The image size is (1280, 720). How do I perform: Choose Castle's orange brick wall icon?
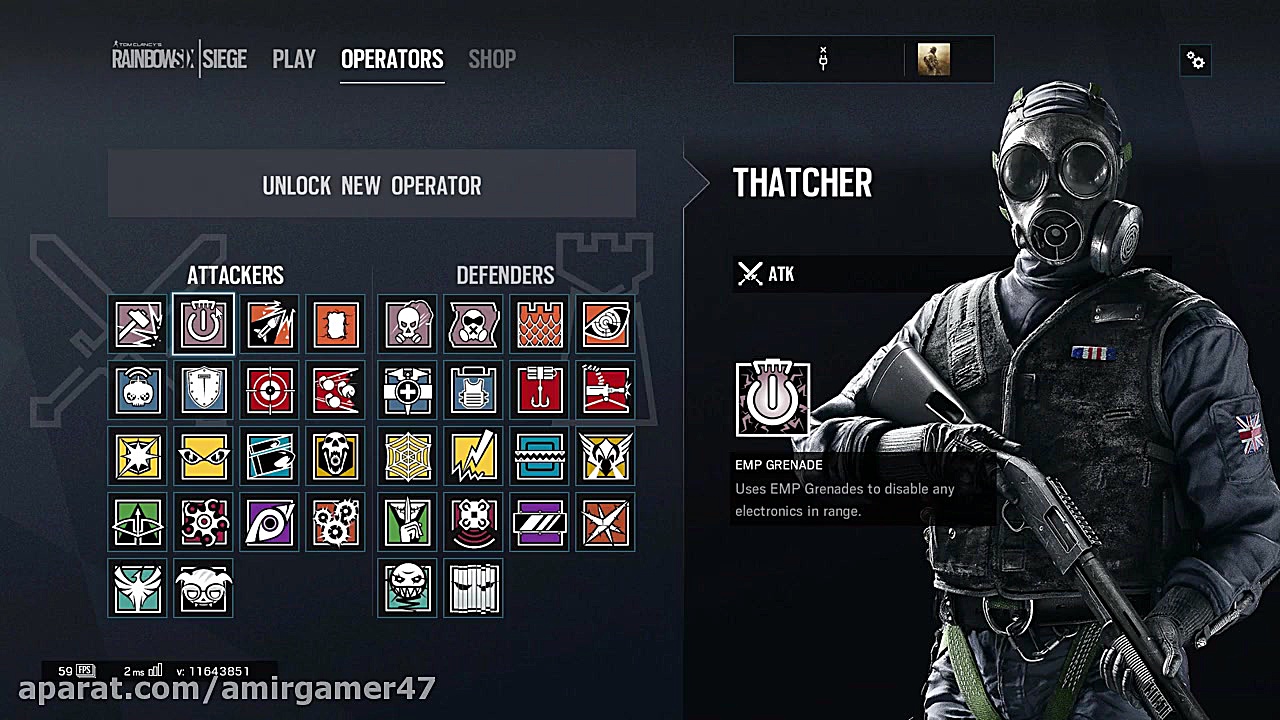pyautogui.click(x=540, y=324)
